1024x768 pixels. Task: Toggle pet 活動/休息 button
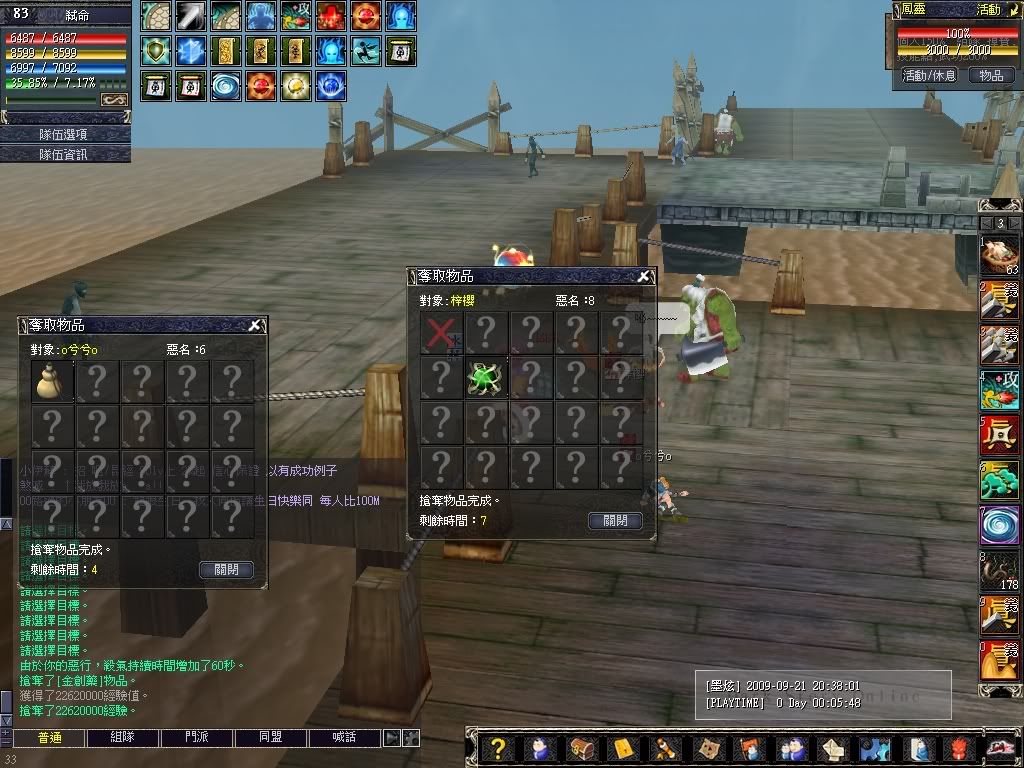pyautogui.click(x=929, y=75)
